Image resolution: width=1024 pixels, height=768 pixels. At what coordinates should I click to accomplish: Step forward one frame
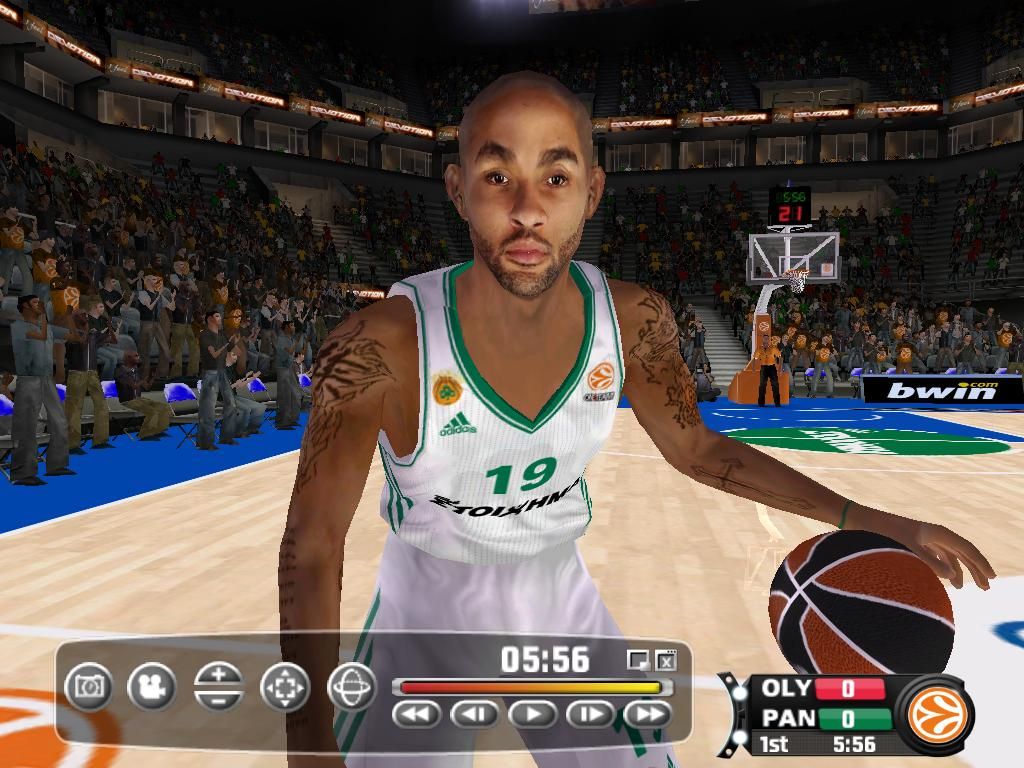[x=590, y=714]
